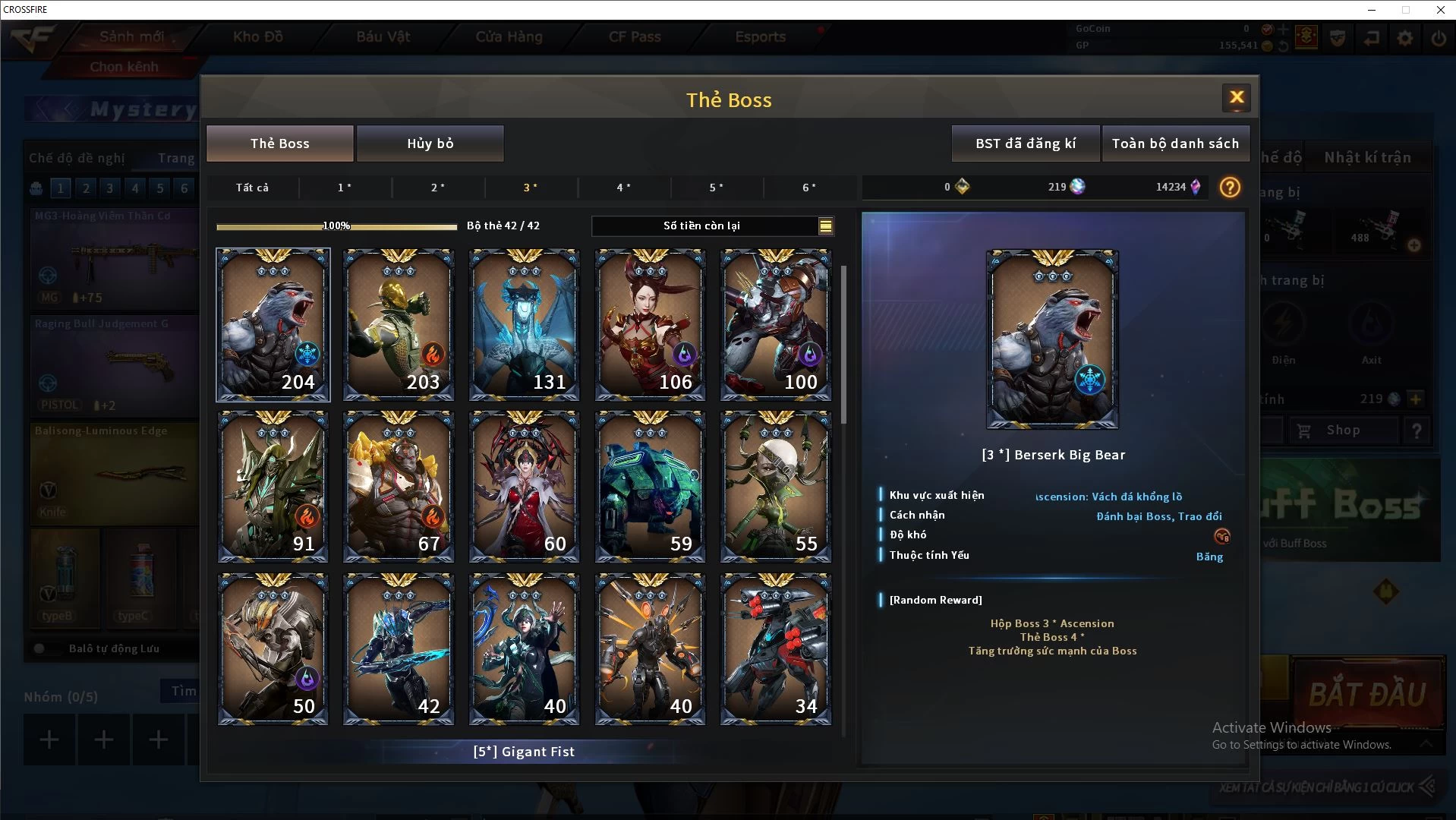Choose the red missile mech card numbered 34
Image resolution: width=1456 pixels, height=820 pixels.
[x=776, y=649]
